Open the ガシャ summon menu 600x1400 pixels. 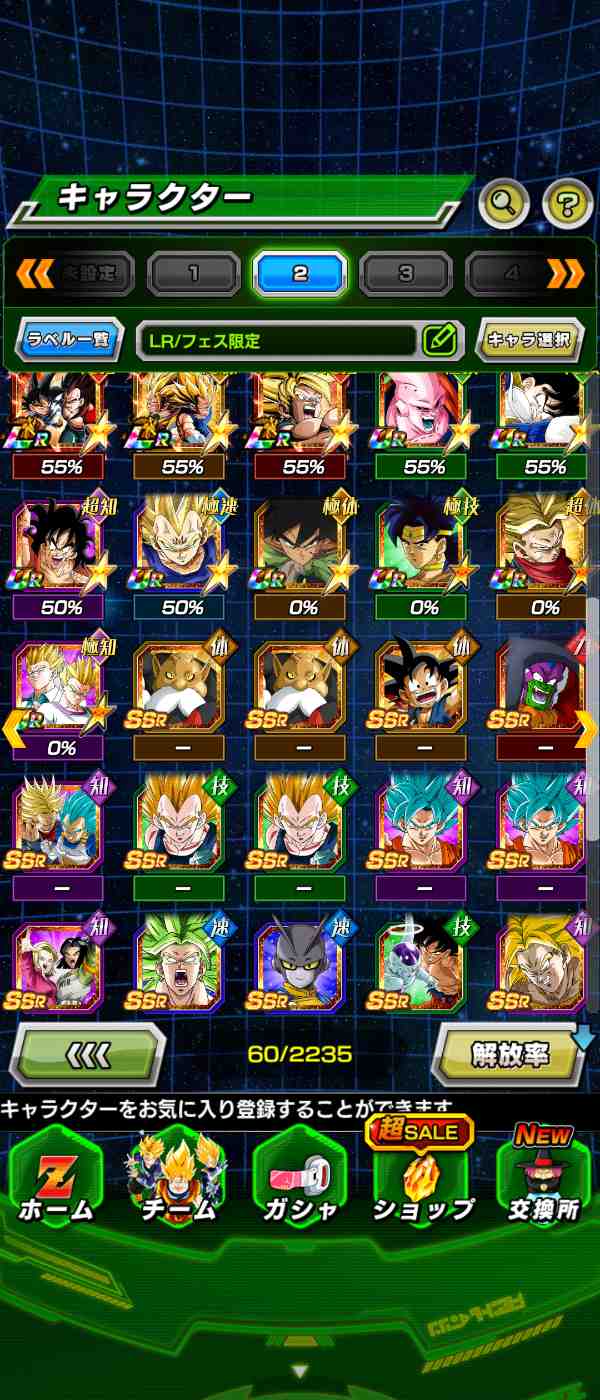300,1178
